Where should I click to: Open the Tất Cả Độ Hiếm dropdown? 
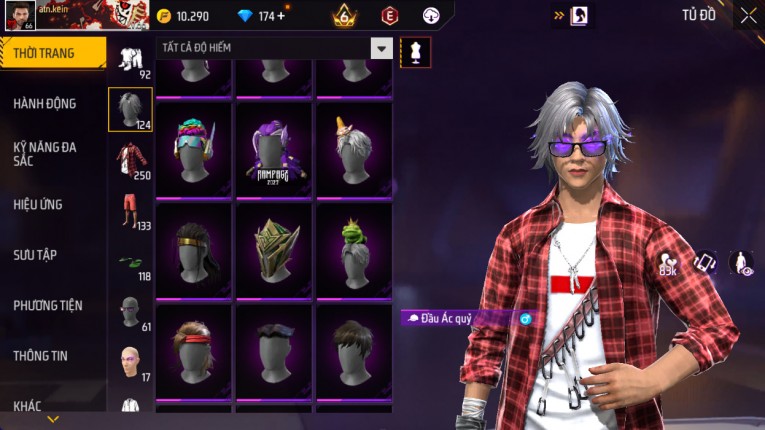click(x=381, y=48)
